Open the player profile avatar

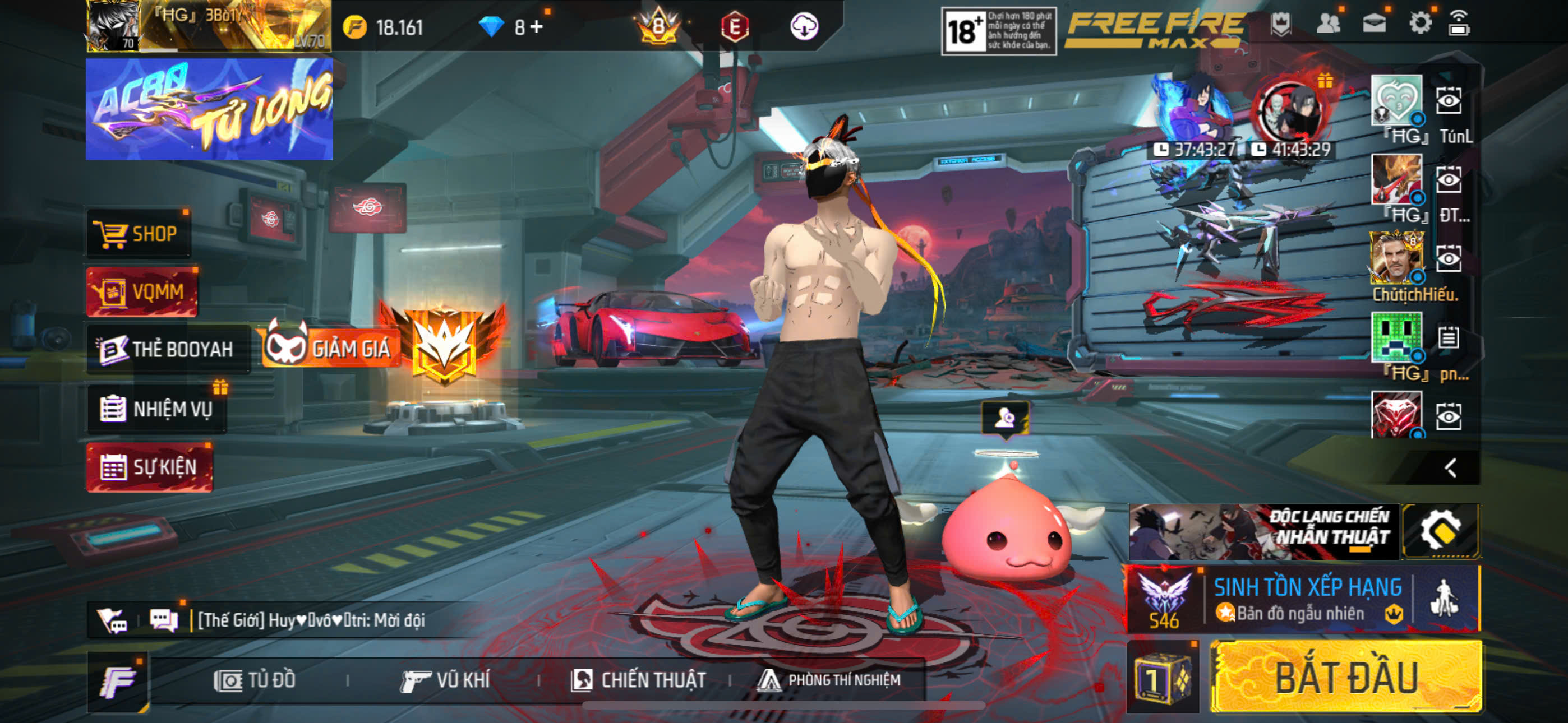113,25
